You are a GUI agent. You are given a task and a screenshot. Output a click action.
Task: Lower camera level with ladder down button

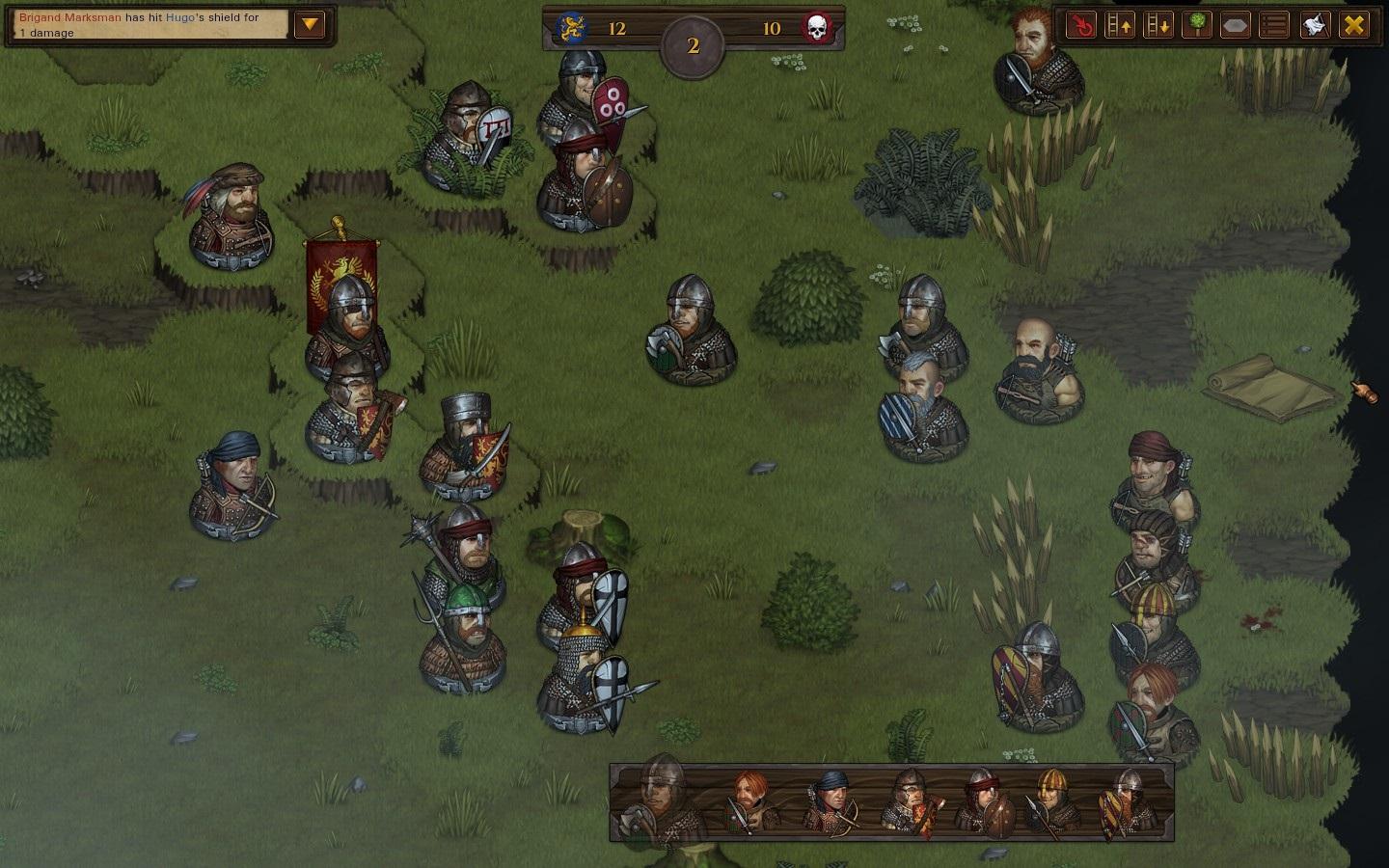tap(1158, 25)
